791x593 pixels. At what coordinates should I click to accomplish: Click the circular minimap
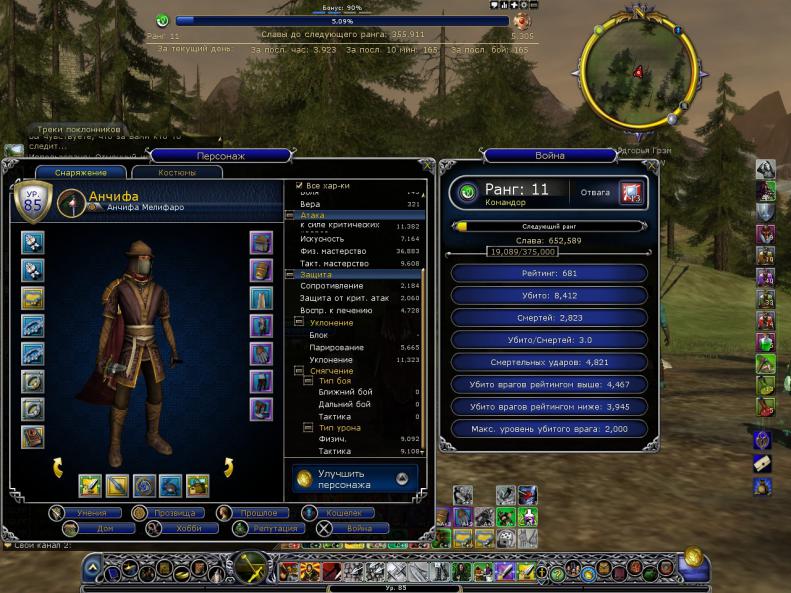[635, 71]
